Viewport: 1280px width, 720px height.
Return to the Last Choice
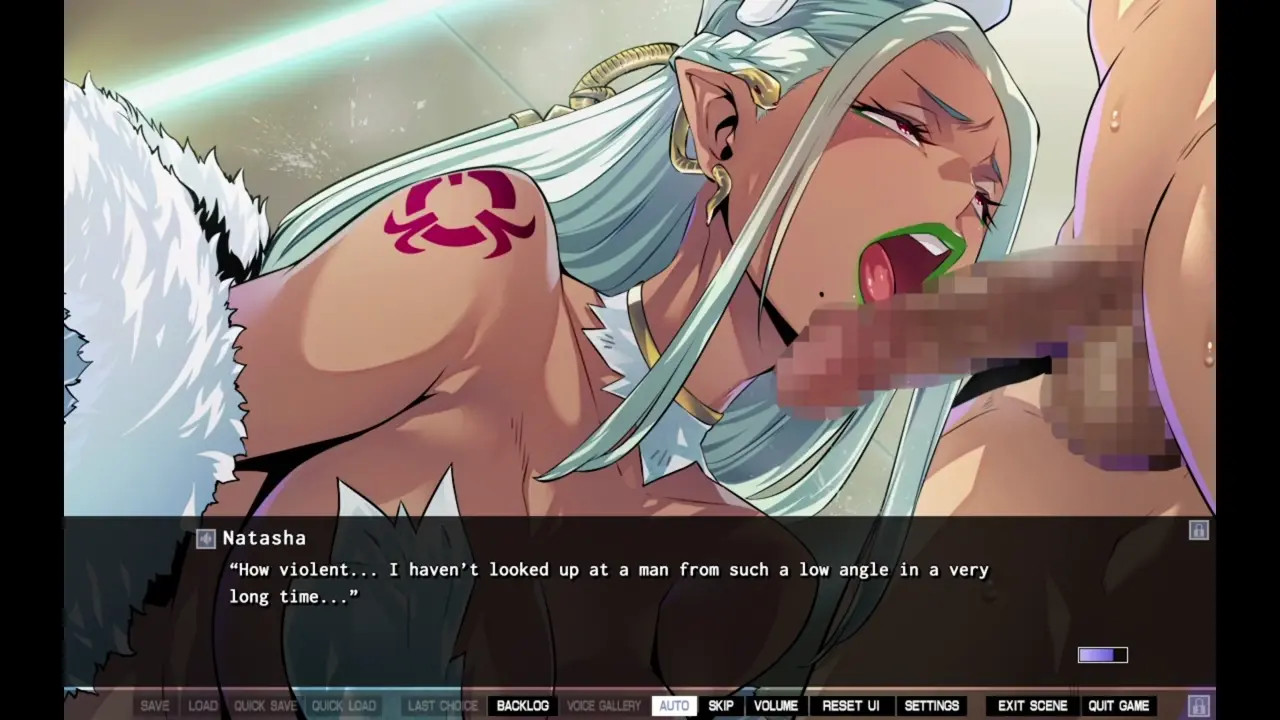click(443, 706)
